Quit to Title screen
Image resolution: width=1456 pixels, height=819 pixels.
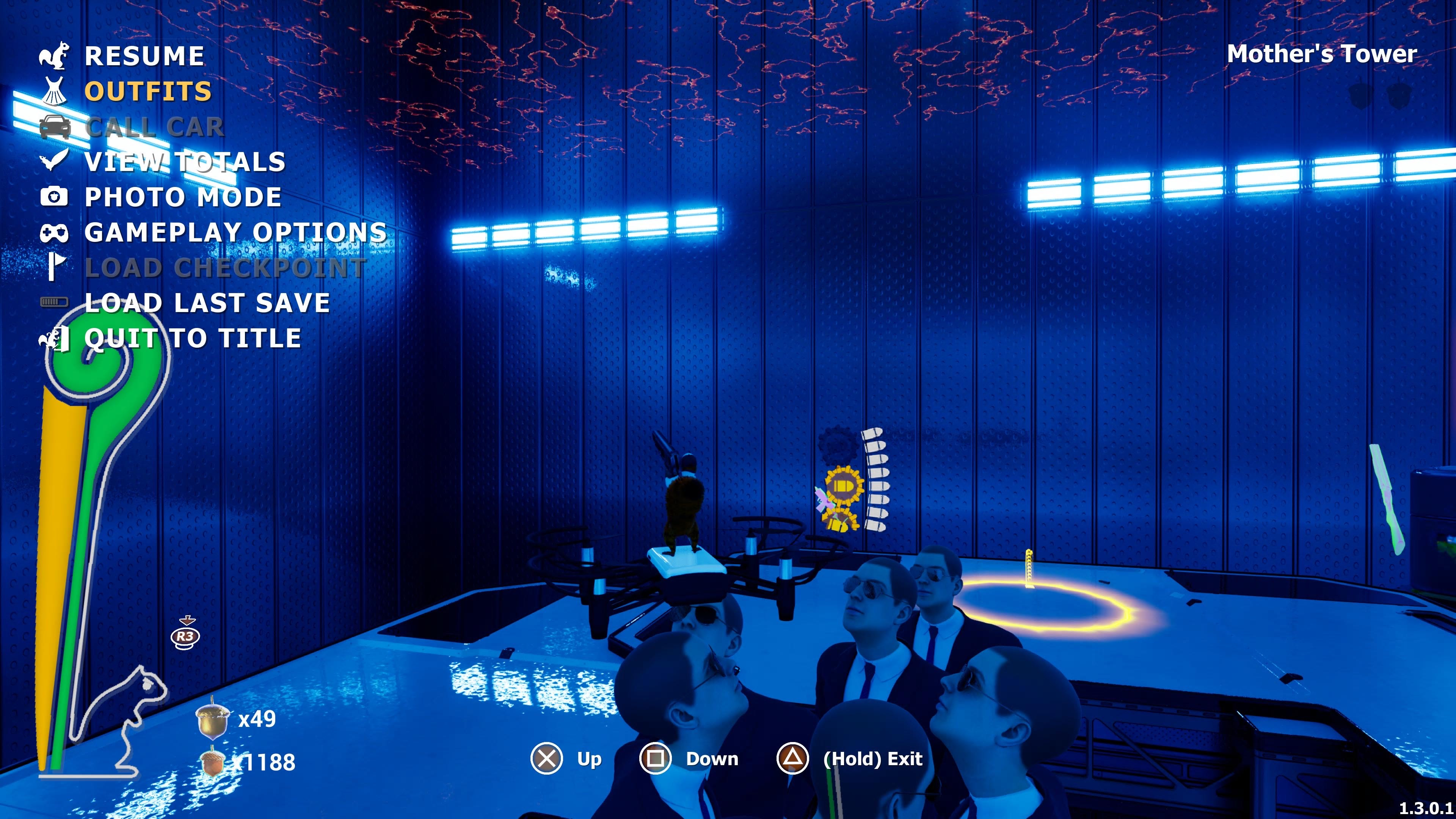point(192,339)
